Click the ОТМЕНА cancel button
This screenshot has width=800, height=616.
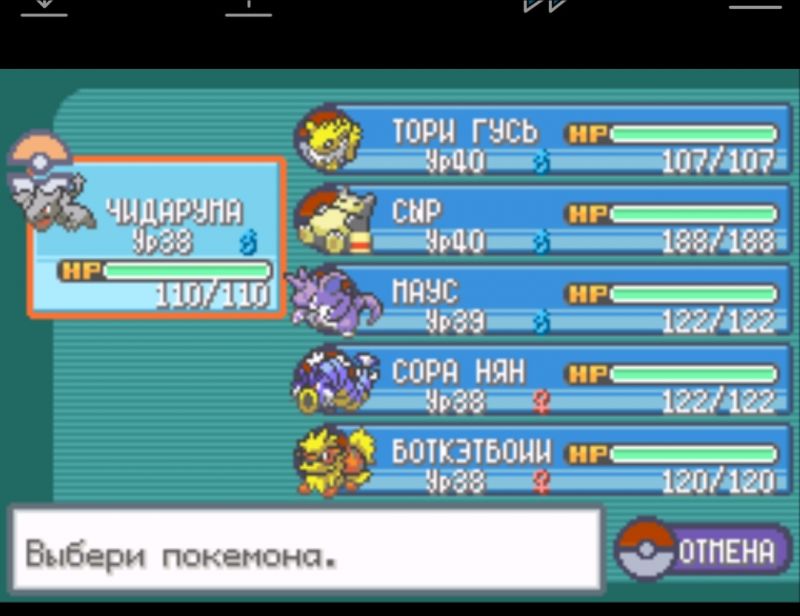[705, 551]
